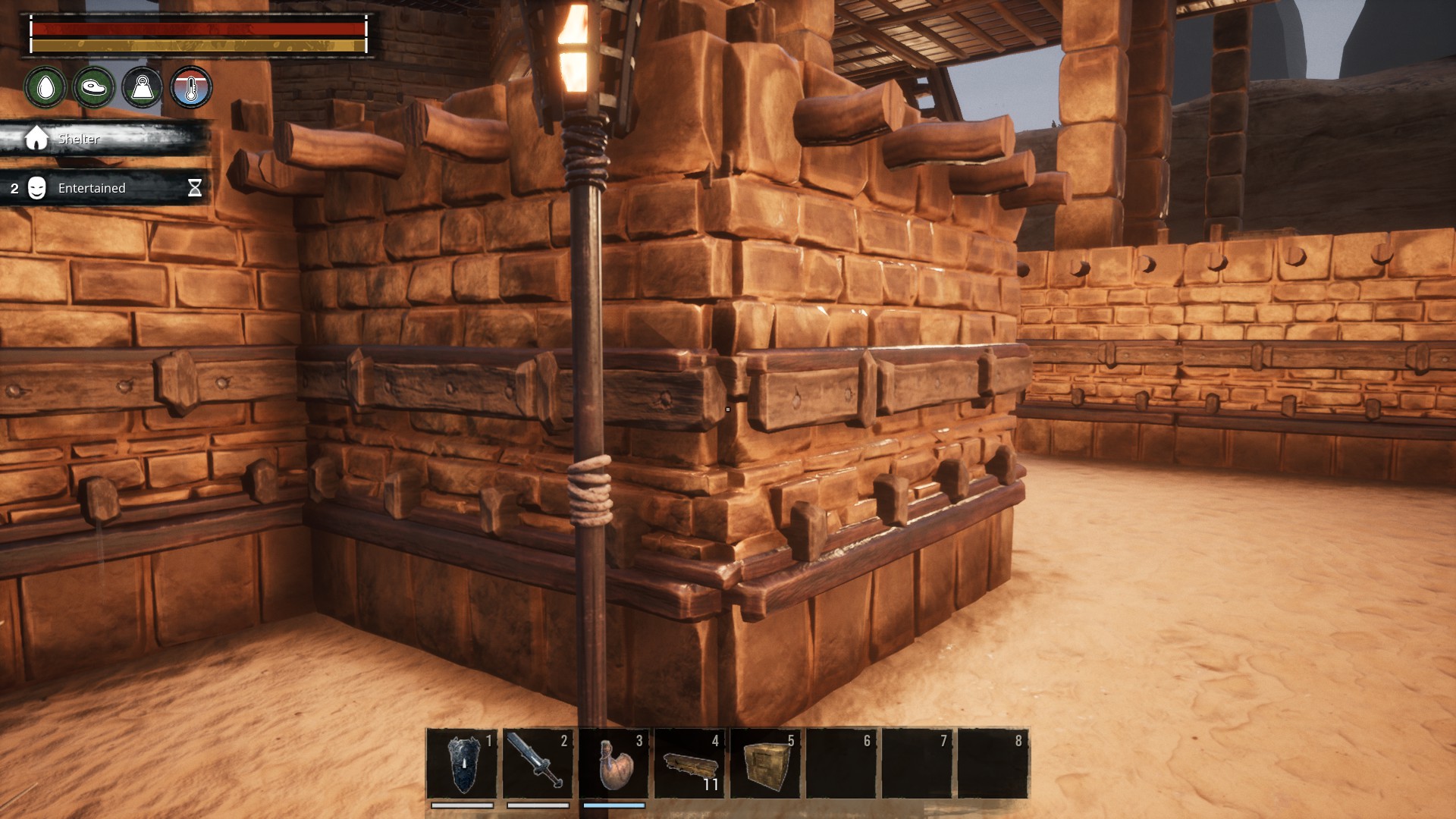Use the waterskin in hotbar slot 3

613,764
